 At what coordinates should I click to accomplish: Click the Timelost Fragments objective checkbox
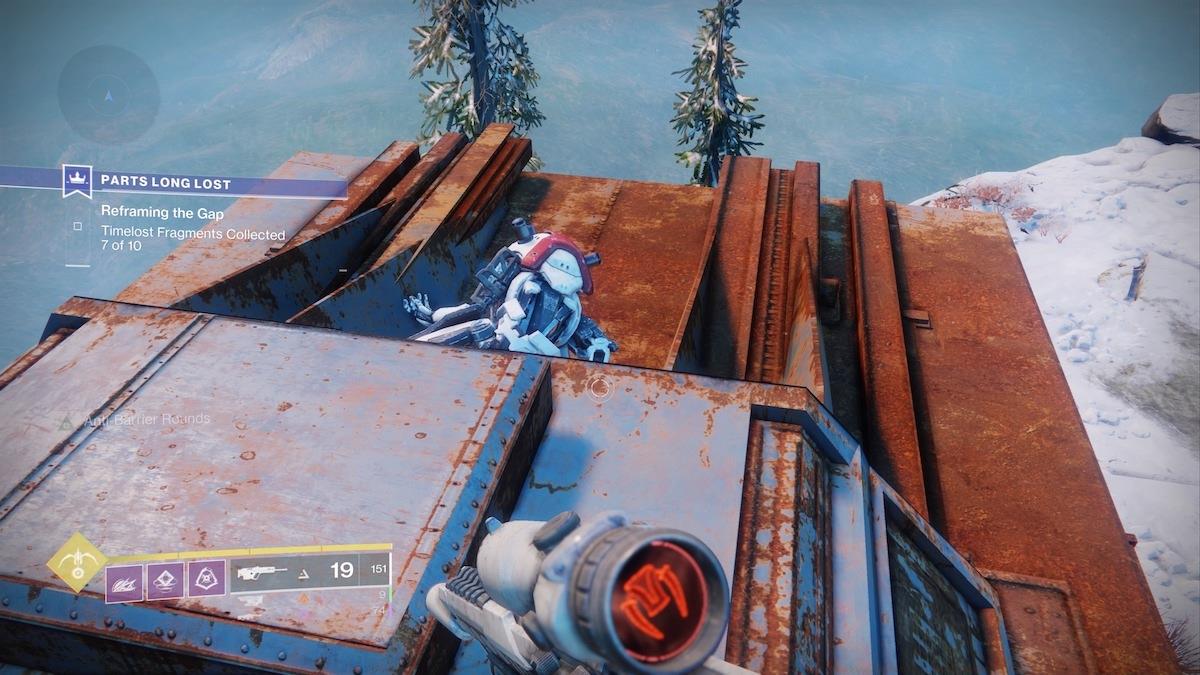[78, 227]
